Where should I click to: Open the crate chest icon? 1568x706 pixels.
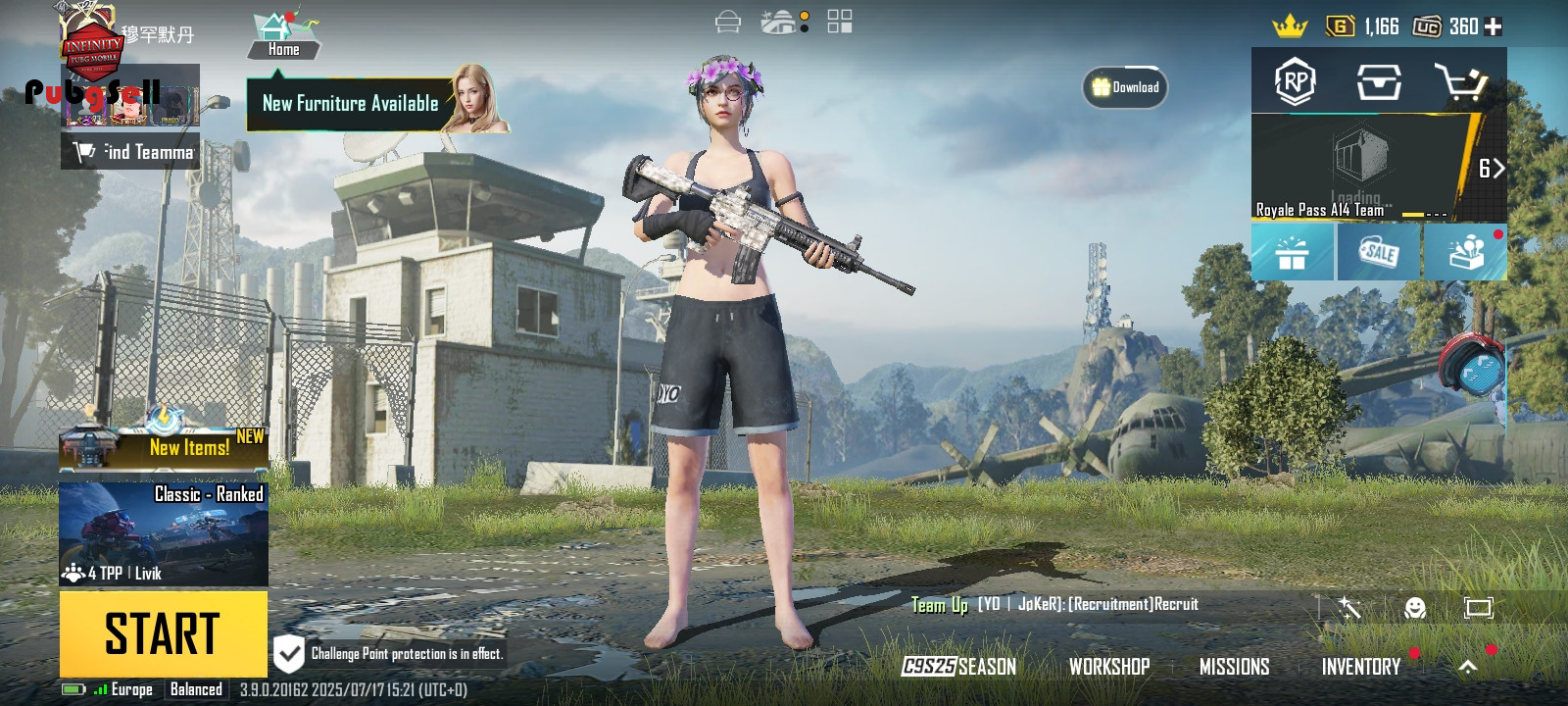pos(1378,82)
